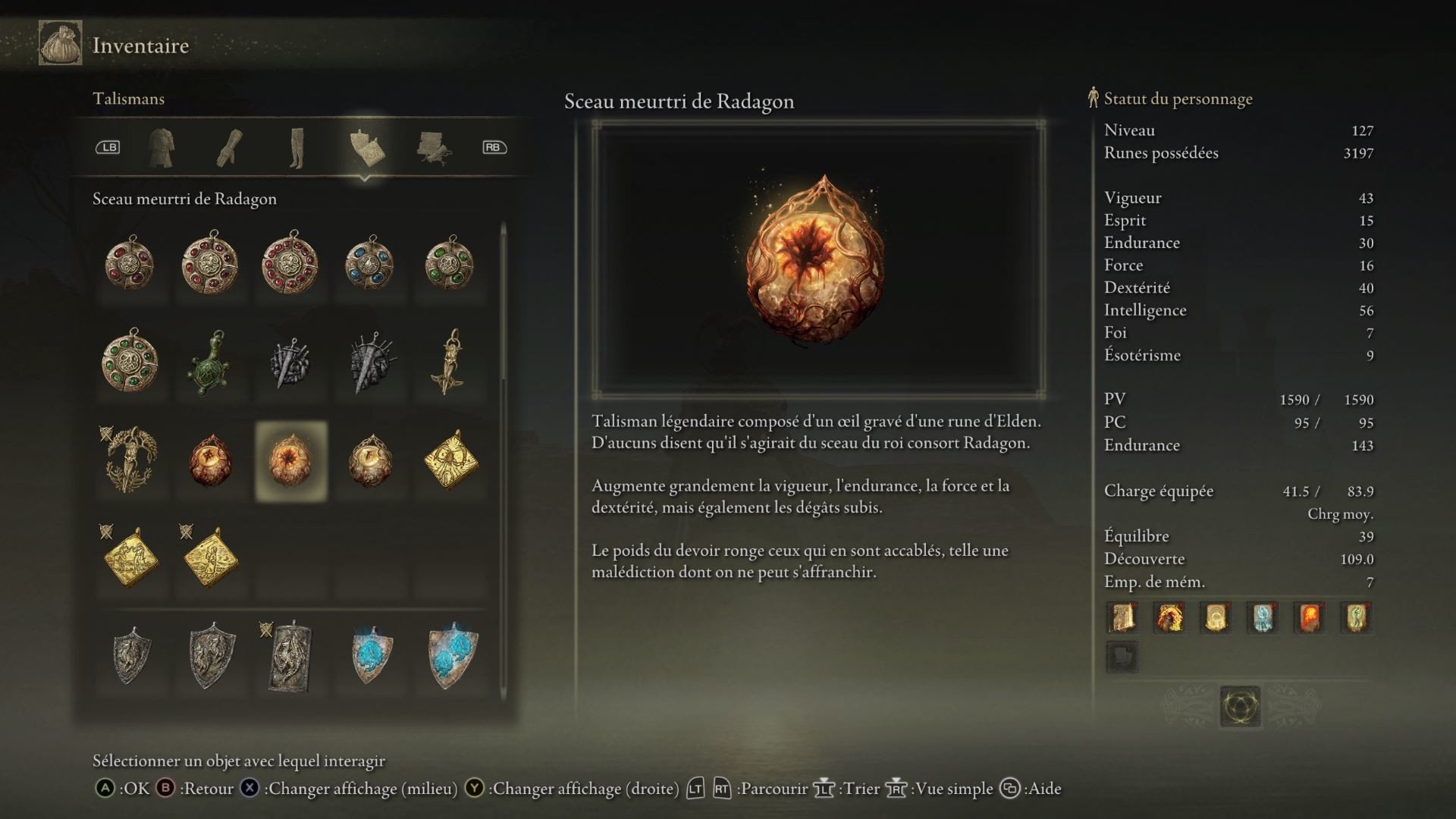This screenshot has width=1456, height=819.
Task: Switch to the chest armor tab
Action: pos(161,147)
